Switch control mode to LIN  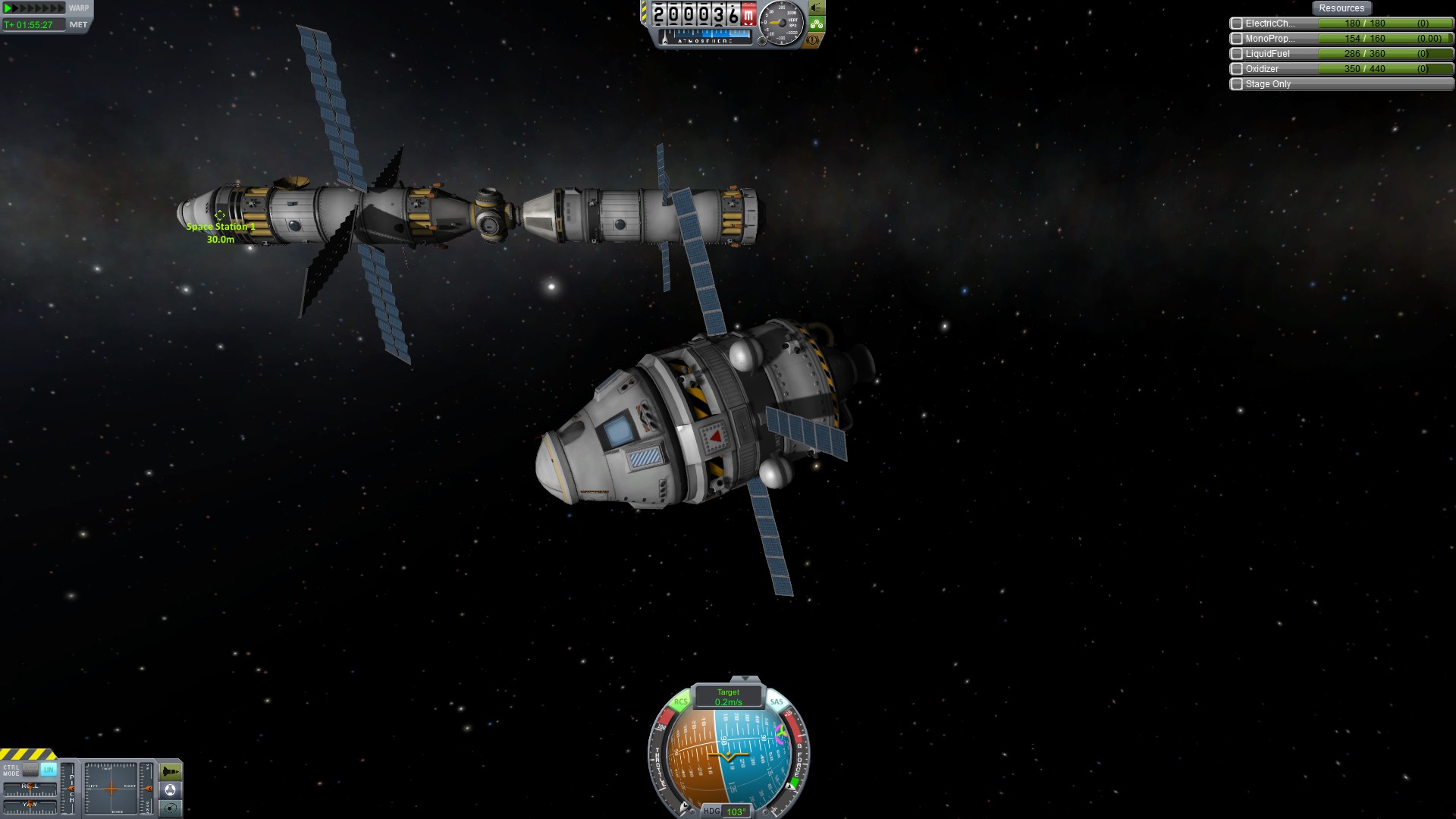[49, 770]
